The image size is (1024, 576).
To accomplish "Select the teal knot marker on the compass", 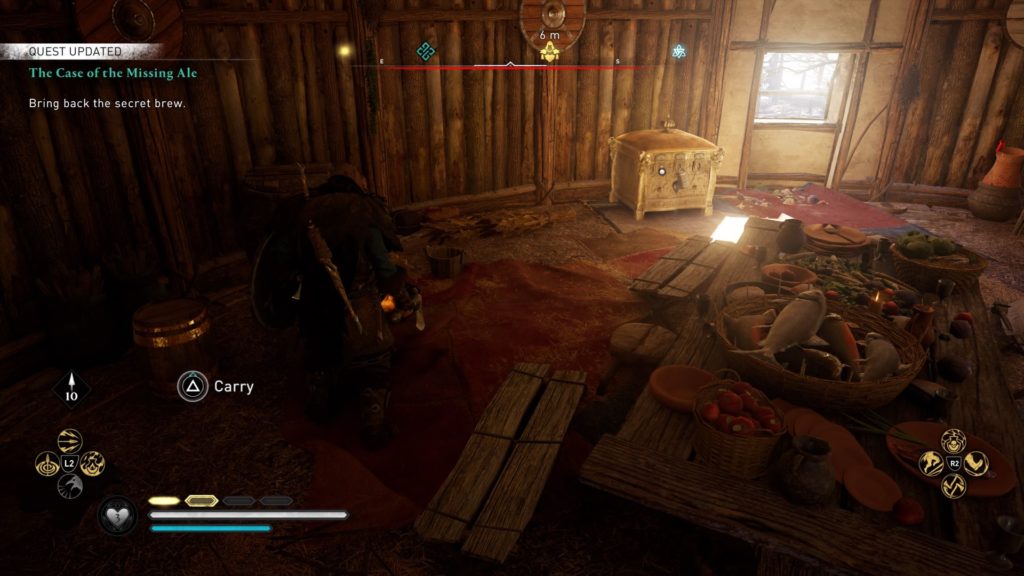I will 425,51.
